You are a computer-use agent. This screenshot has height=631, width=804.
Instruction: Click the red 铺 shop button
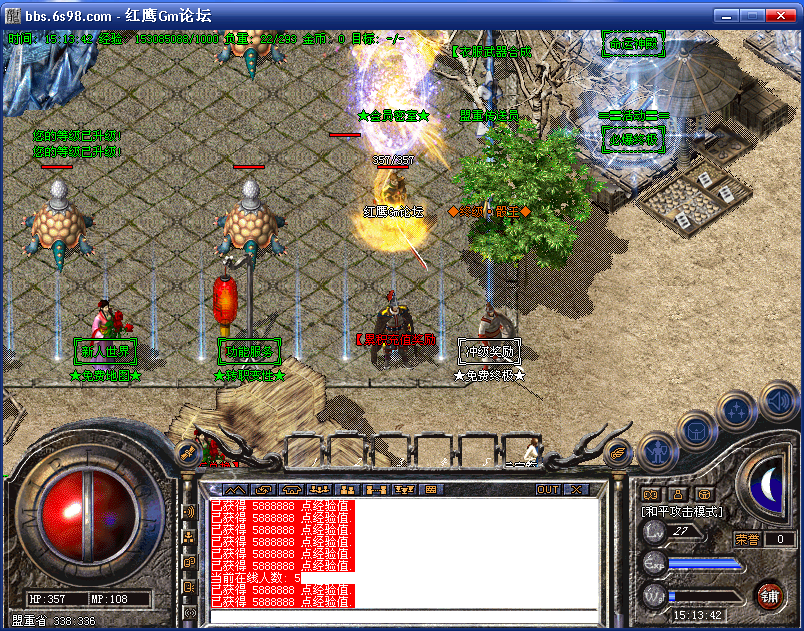(x=769, y=595)
